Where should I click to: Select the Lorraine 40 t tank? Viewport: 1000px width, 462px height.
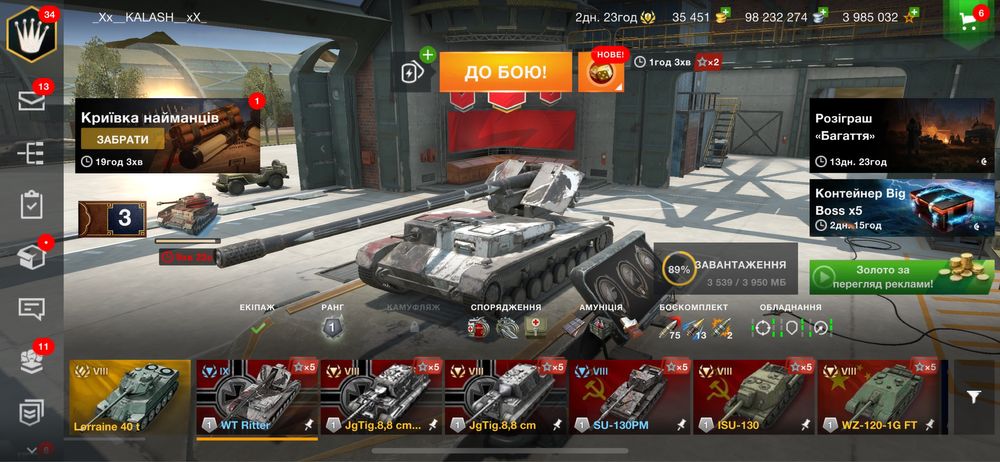130,398
